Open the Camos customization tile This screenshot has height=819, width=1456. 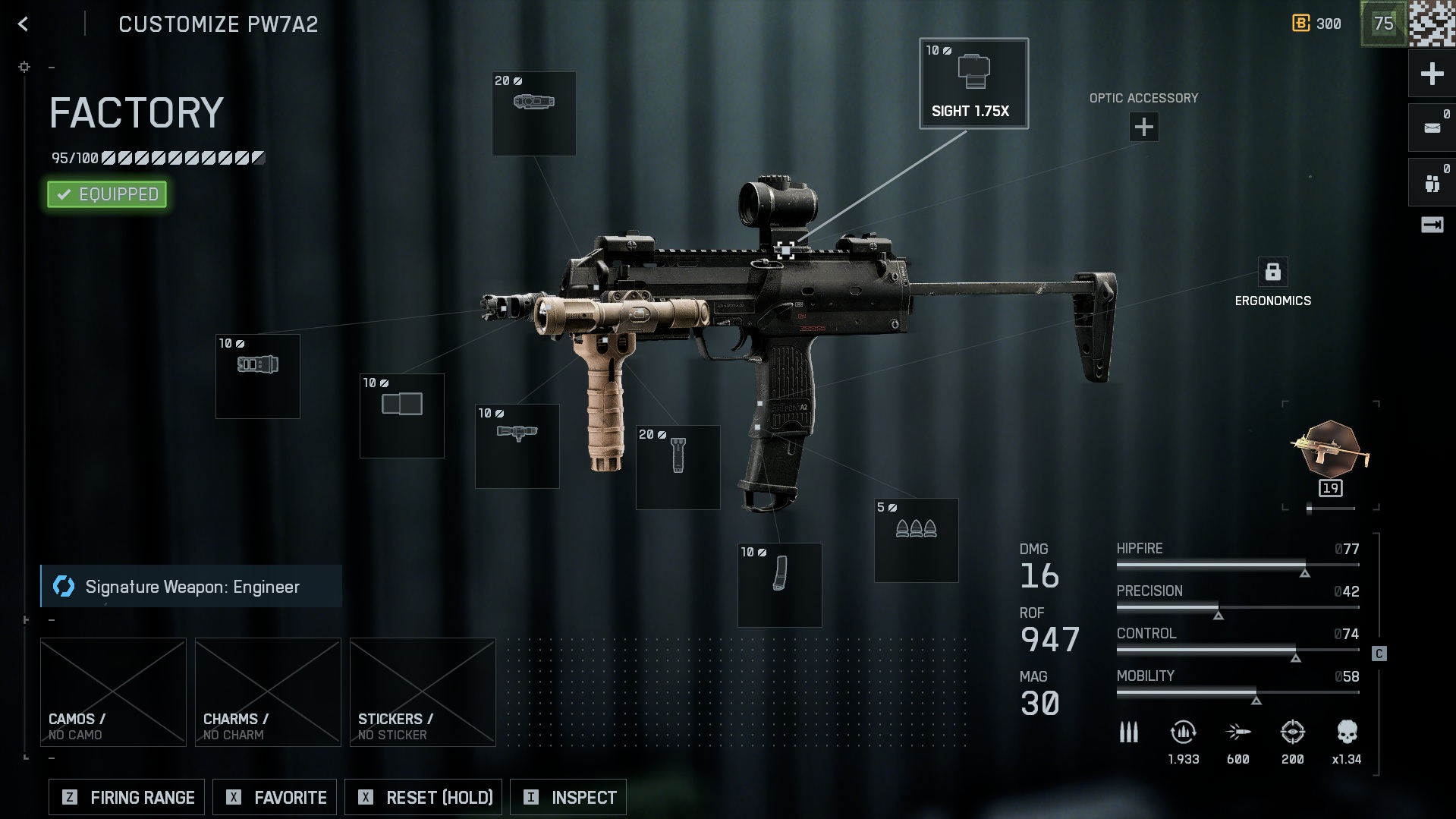click(x=113, y=691)
